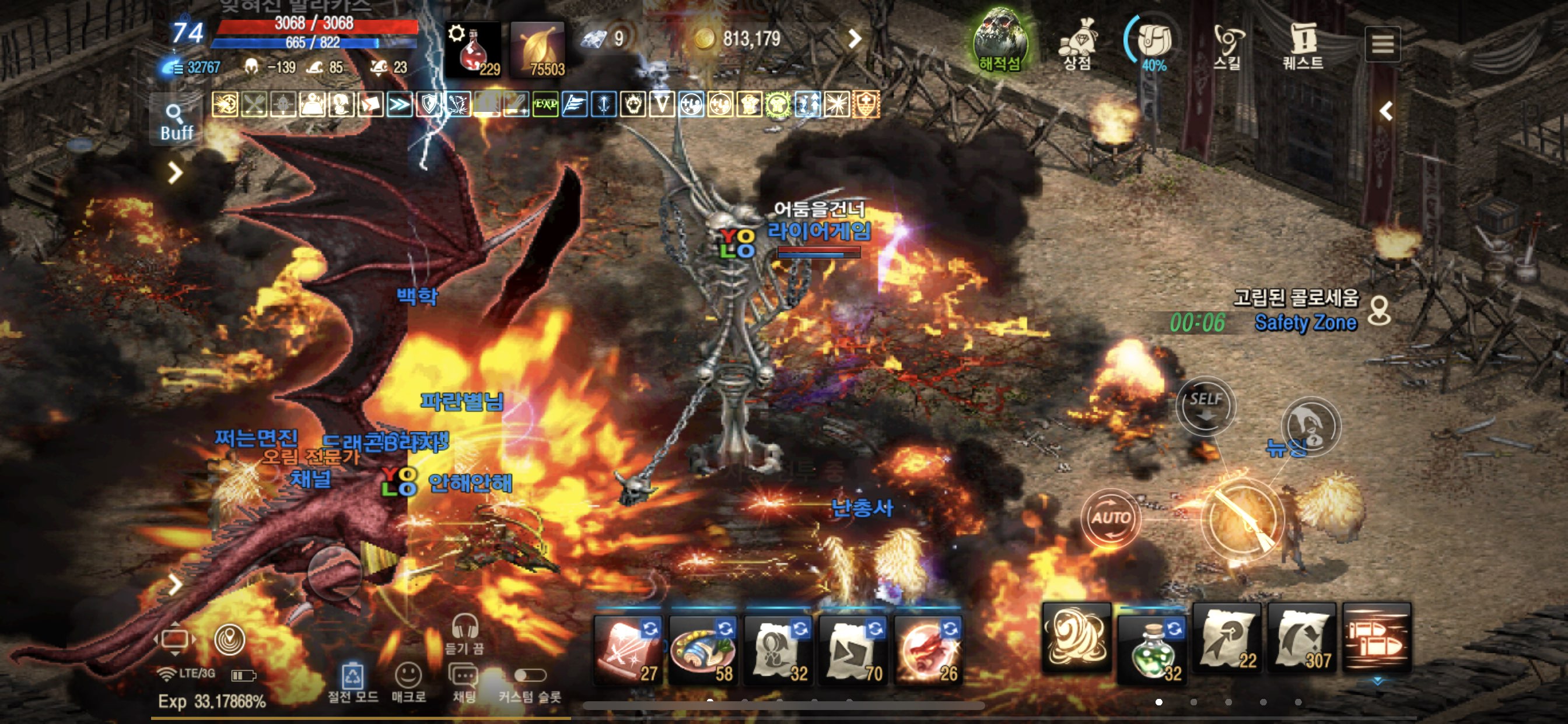Open the hamburger main menu

[x=1382, y=44]
